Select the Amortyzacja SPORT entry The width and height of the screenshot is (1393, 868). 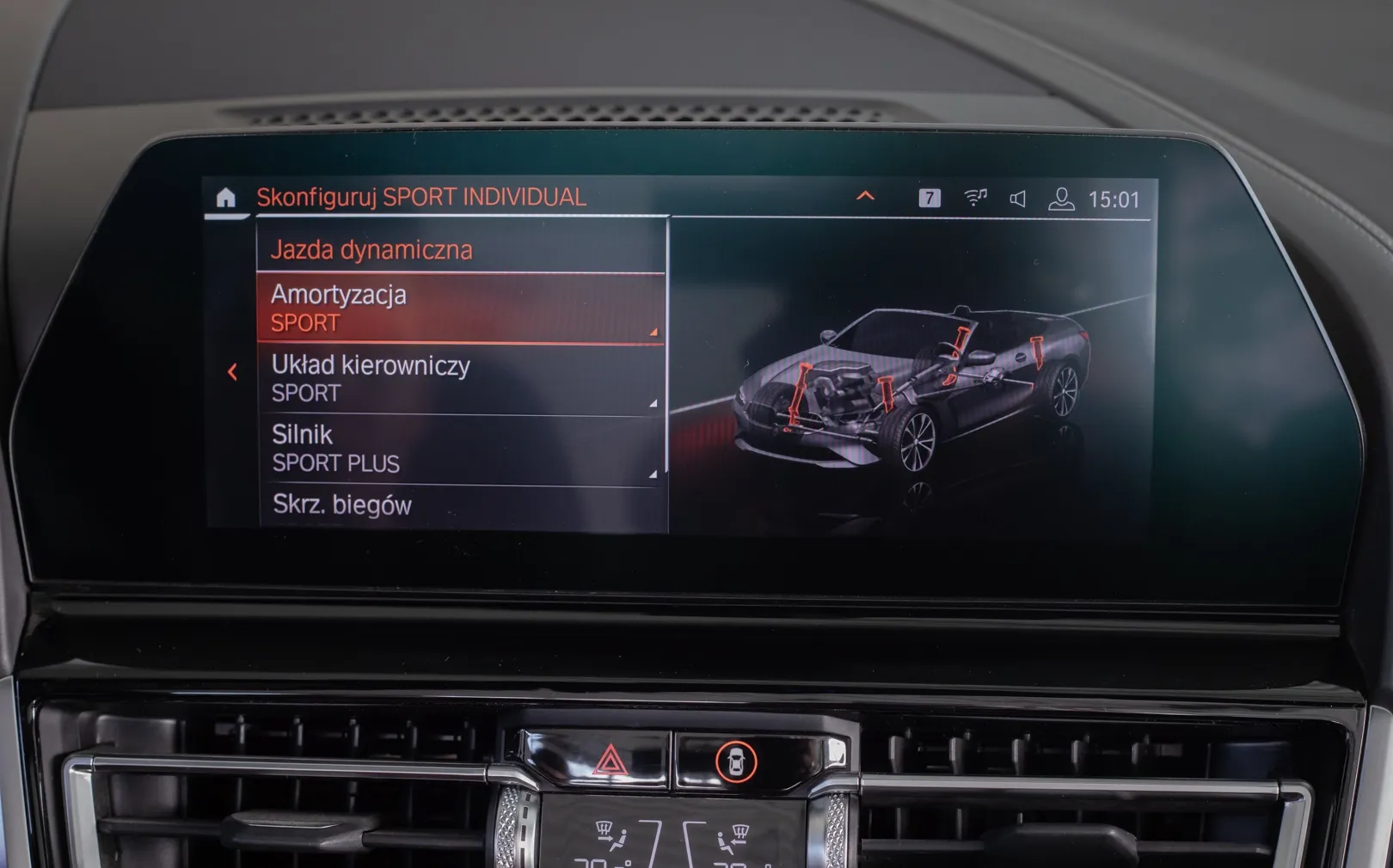[461, 309]
